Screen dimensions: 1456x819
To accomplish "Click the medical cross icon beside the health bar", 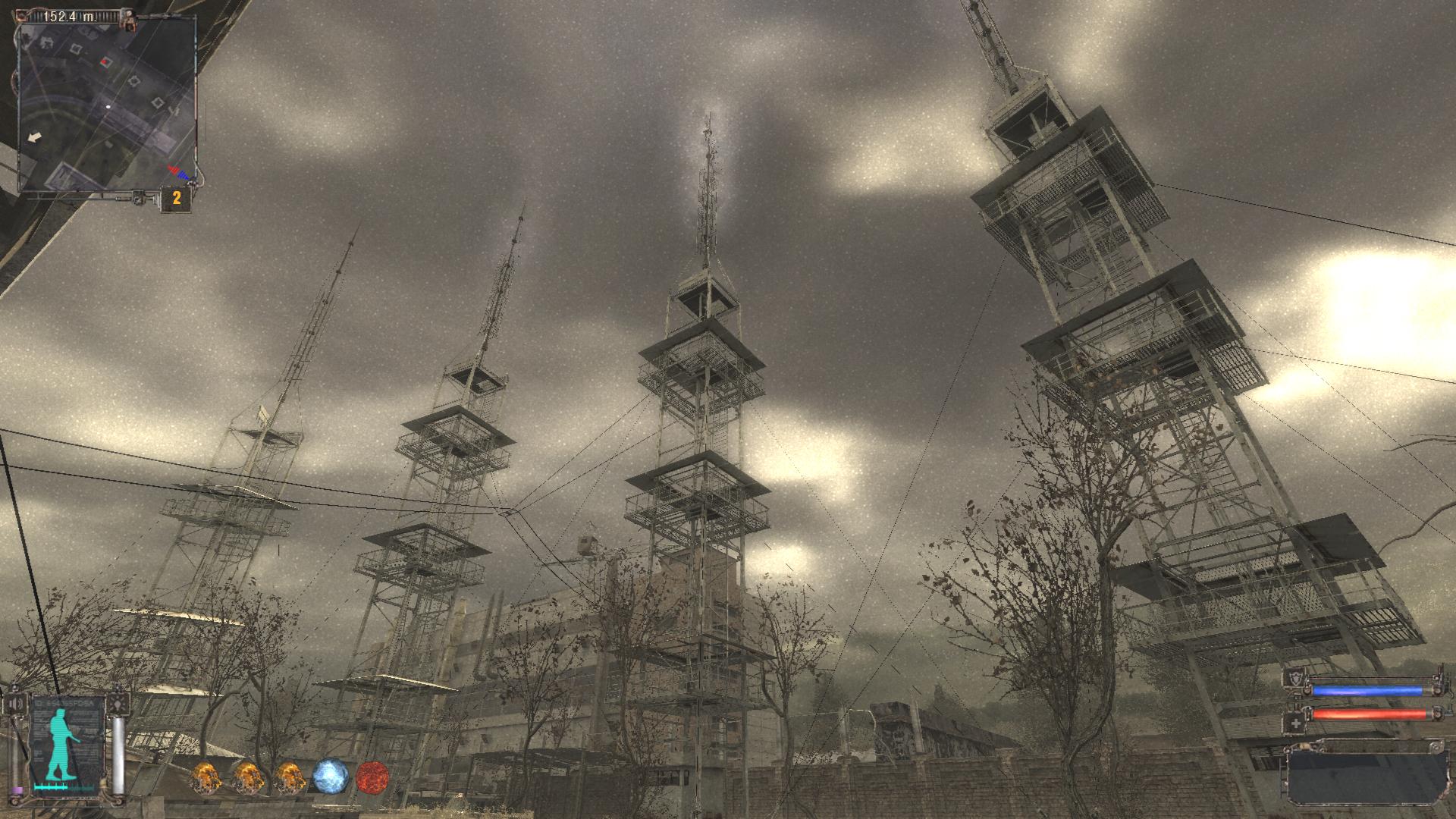I will 1296,723.
